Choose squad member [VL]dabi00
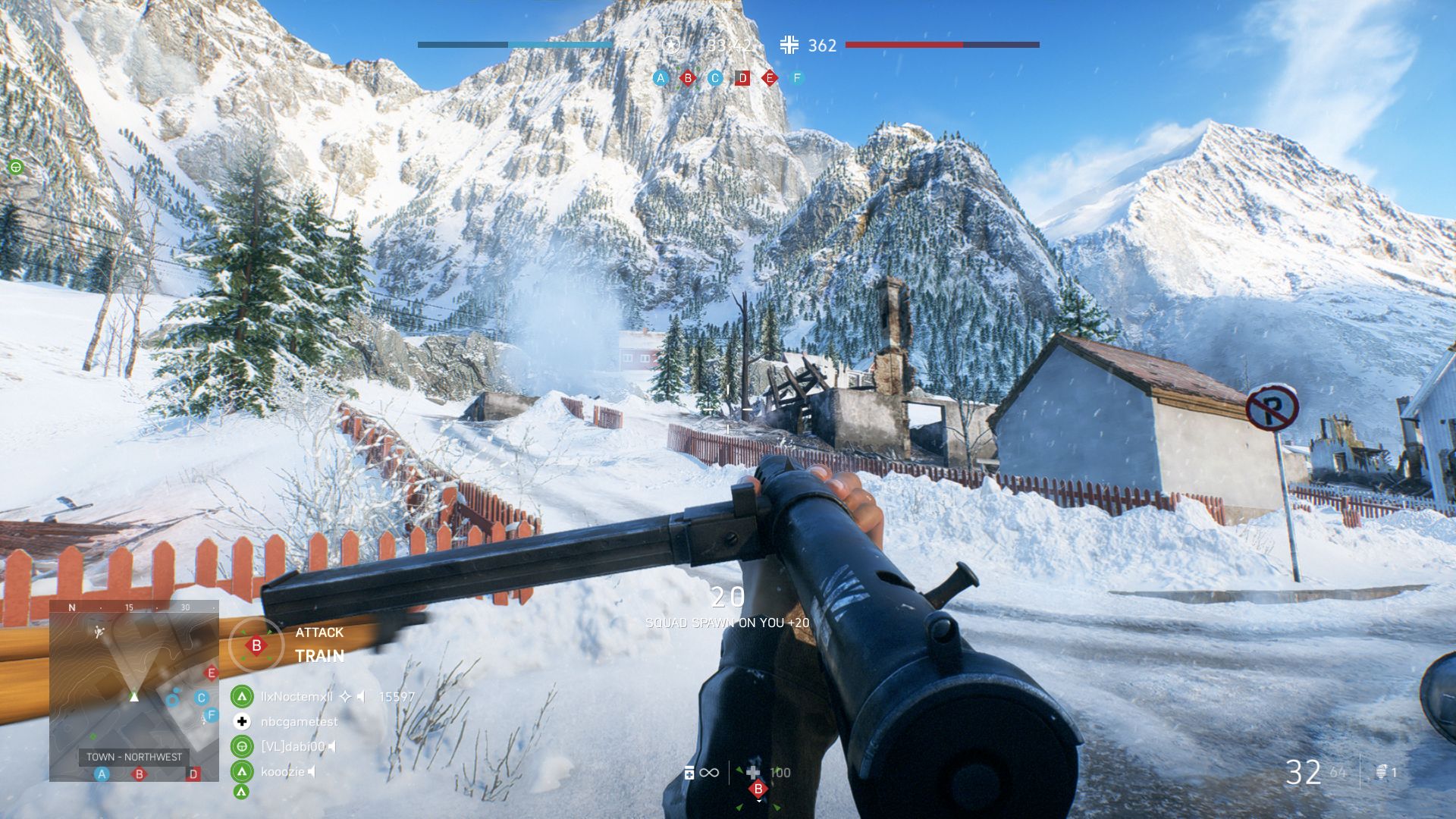Viewport: 1456px width, 819px height. [293, 746]
